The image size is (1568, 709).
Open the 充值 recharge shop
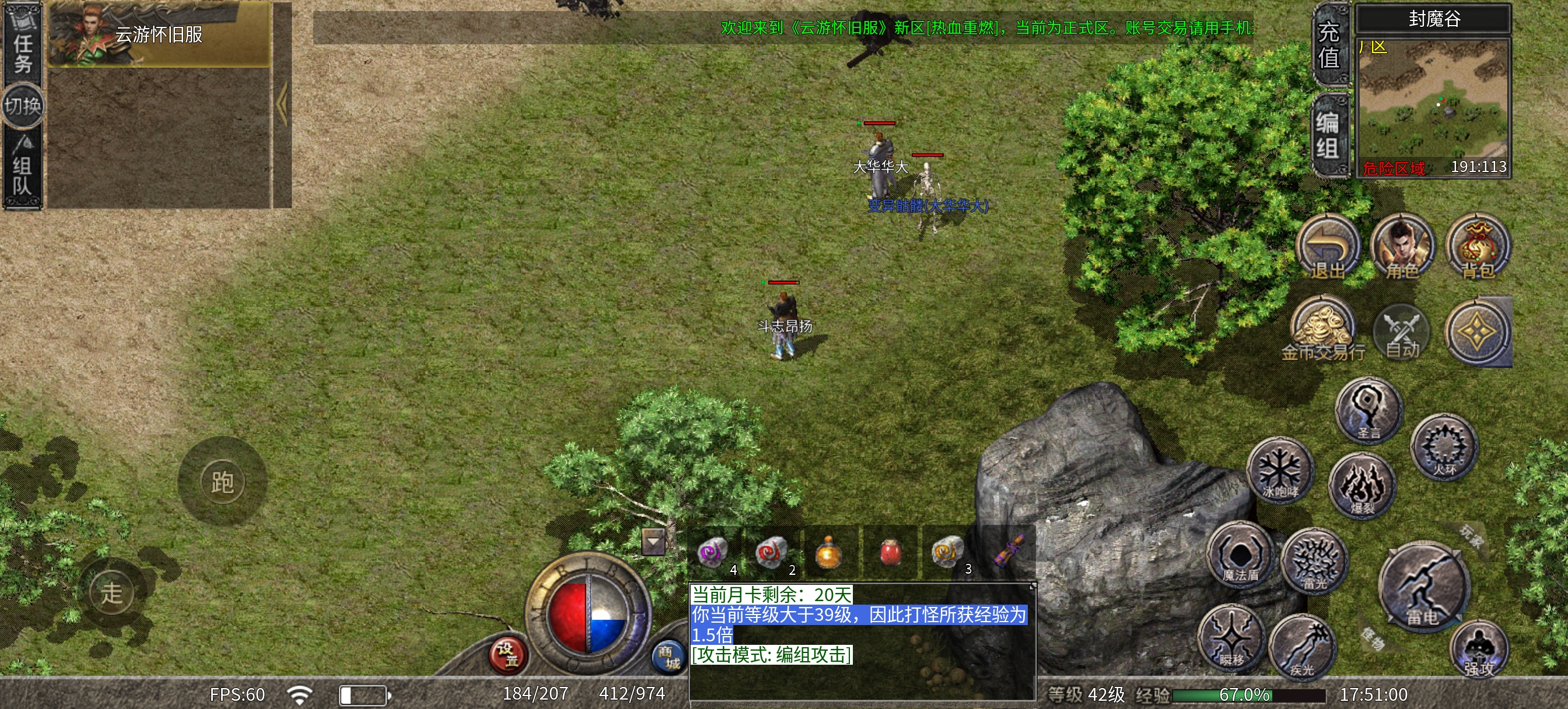(1329, 45)
